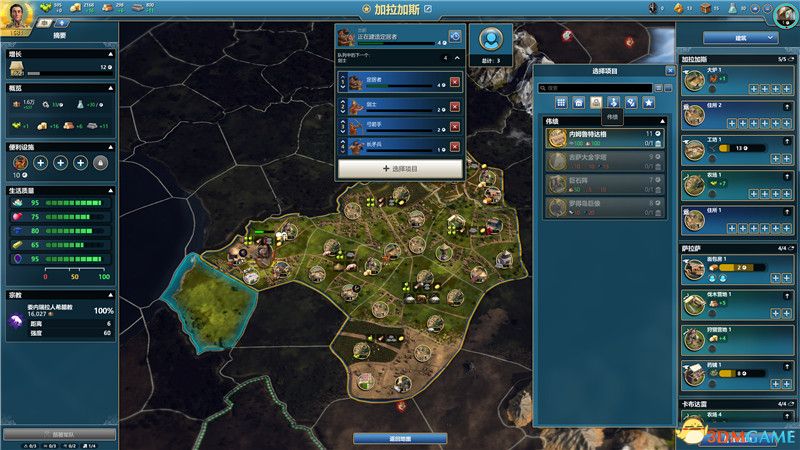
Task: Cancel the 长矛兵 queue entry
Action: [456, 147]
